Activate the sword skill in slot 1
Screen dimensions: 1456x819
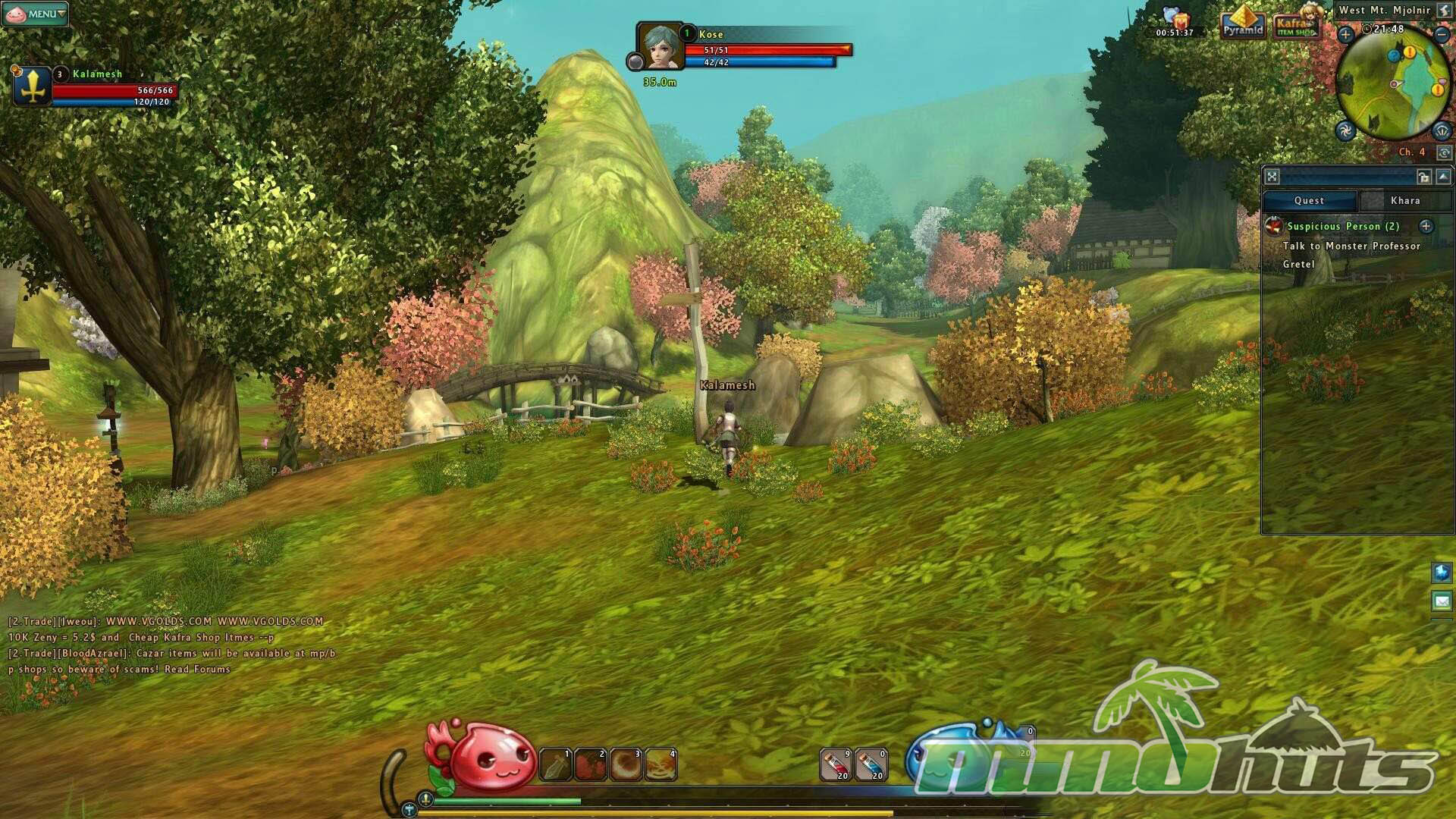[555, 764]
